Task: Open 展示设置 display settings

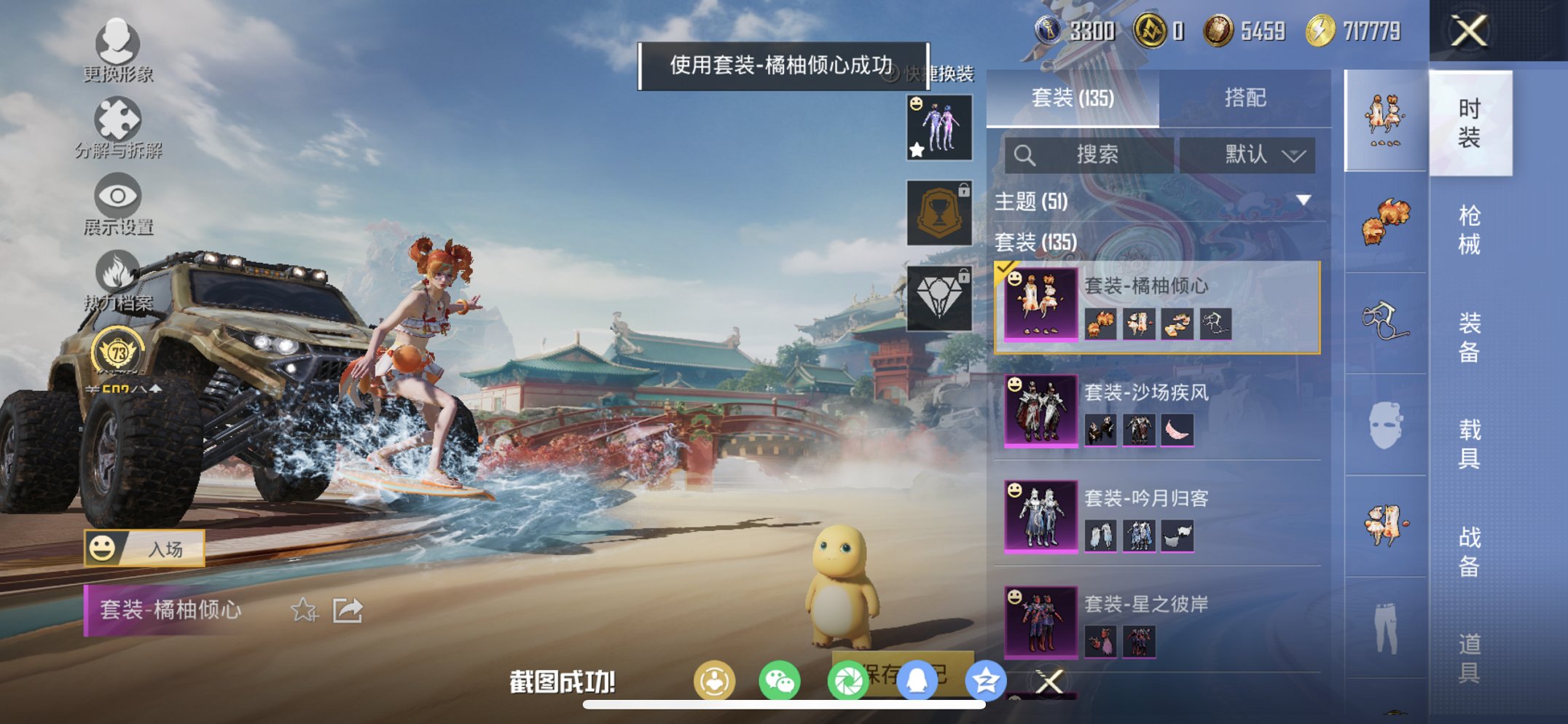Action: coord(117,202)
